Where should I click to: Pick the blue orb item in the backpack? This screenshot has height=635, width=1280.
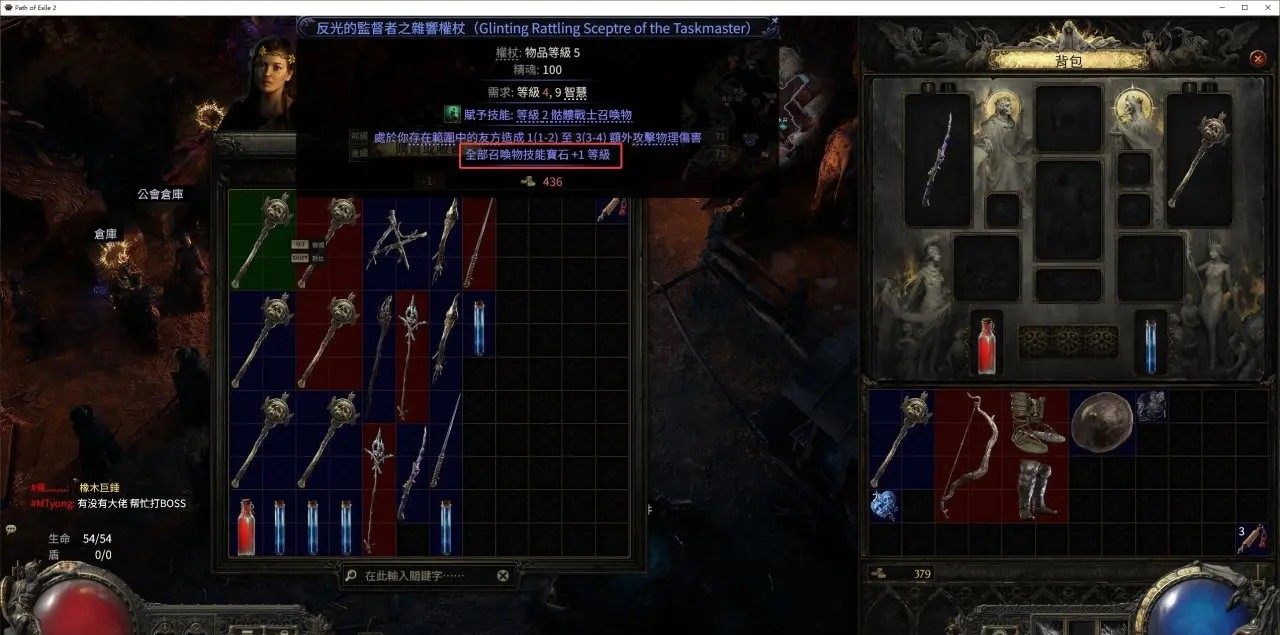click(x=885, y=505)
